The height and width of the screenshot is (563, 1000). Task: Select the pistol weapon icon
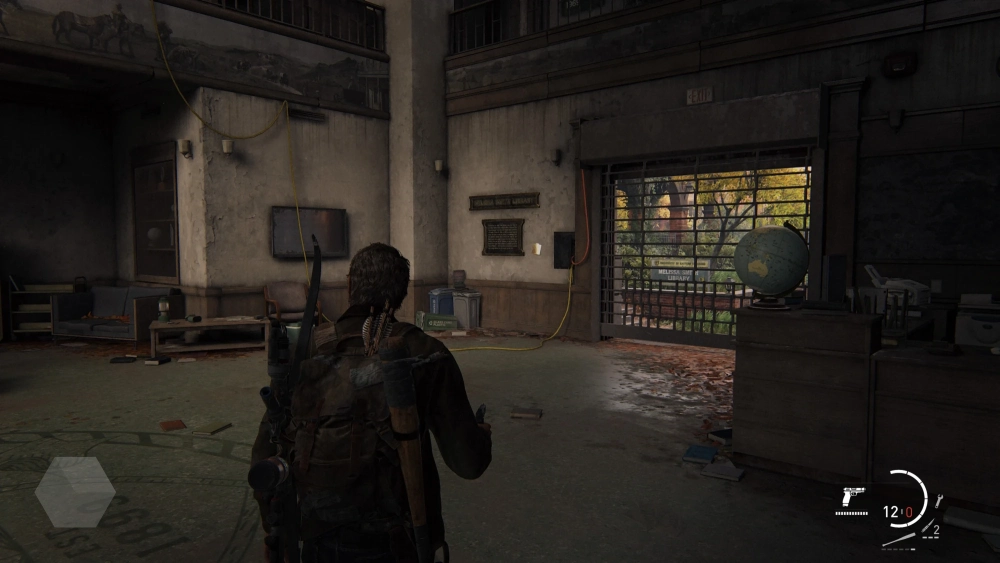point(852,497)
